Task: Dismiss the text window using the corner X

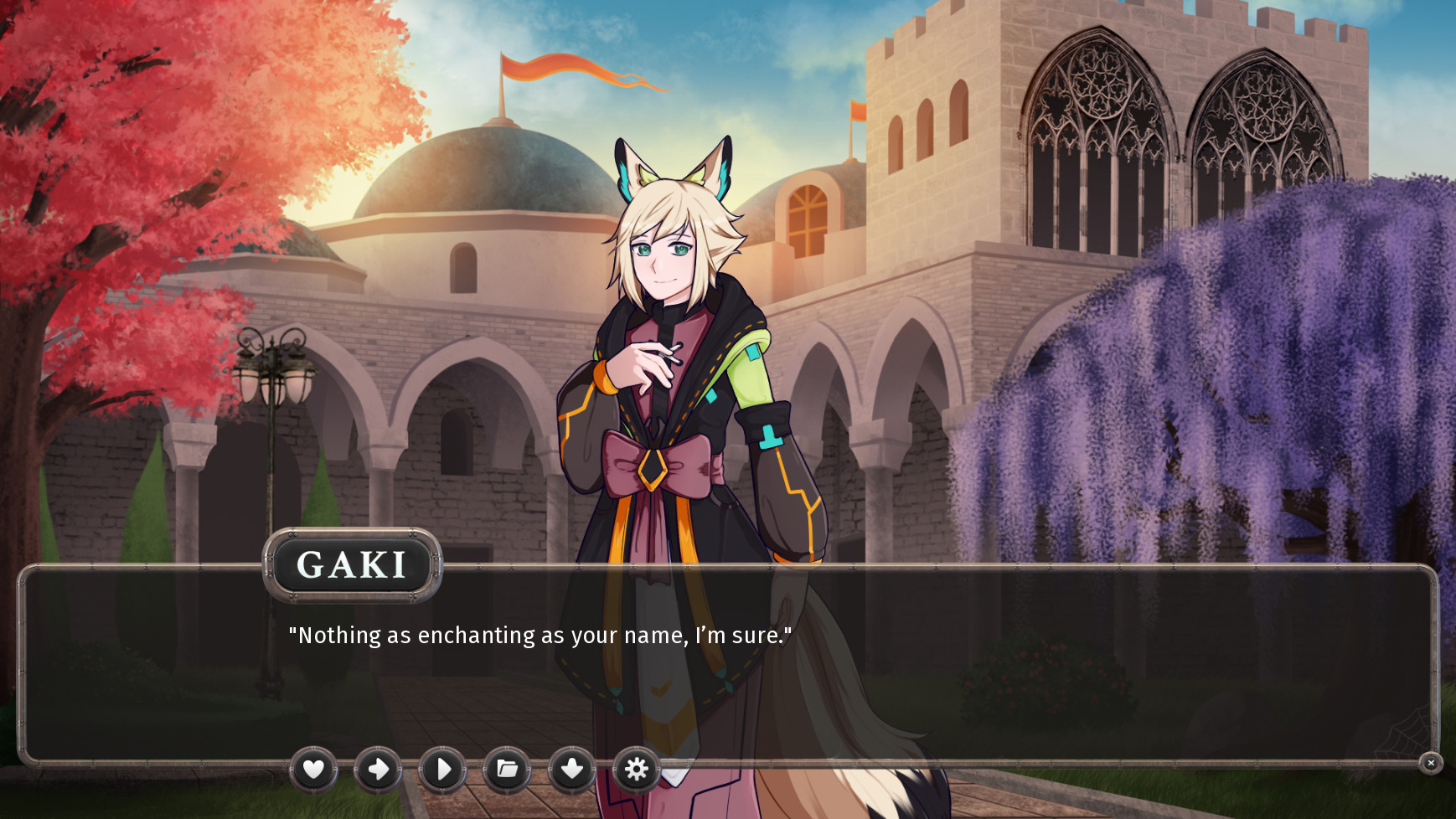Action: pos(1430,764)
